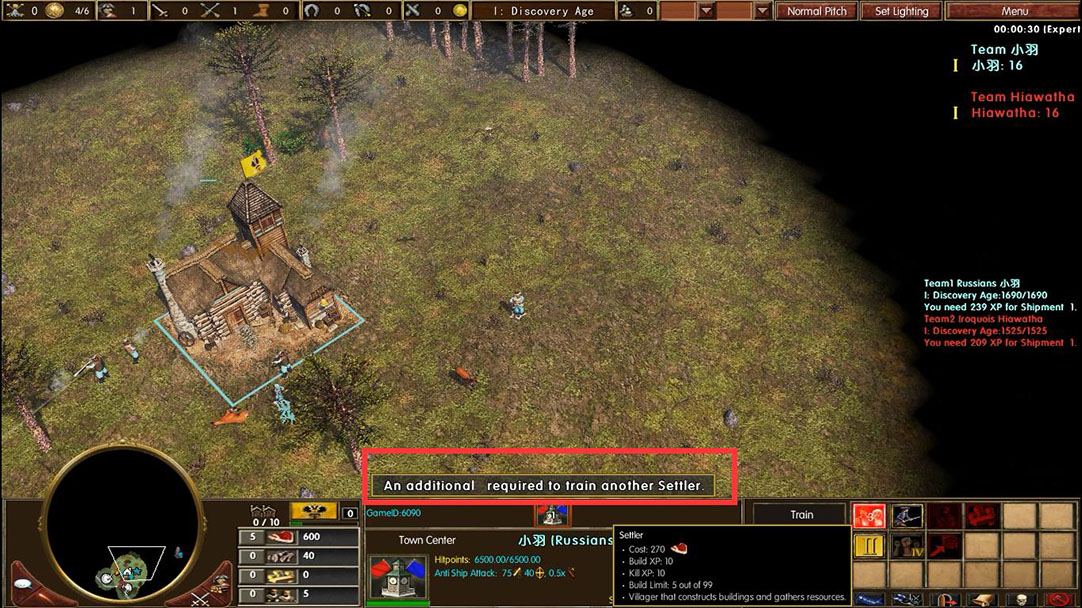Select the coin resource row
Screen dimensions: 1082x608
pyautogui.click(x=300, y=575)
